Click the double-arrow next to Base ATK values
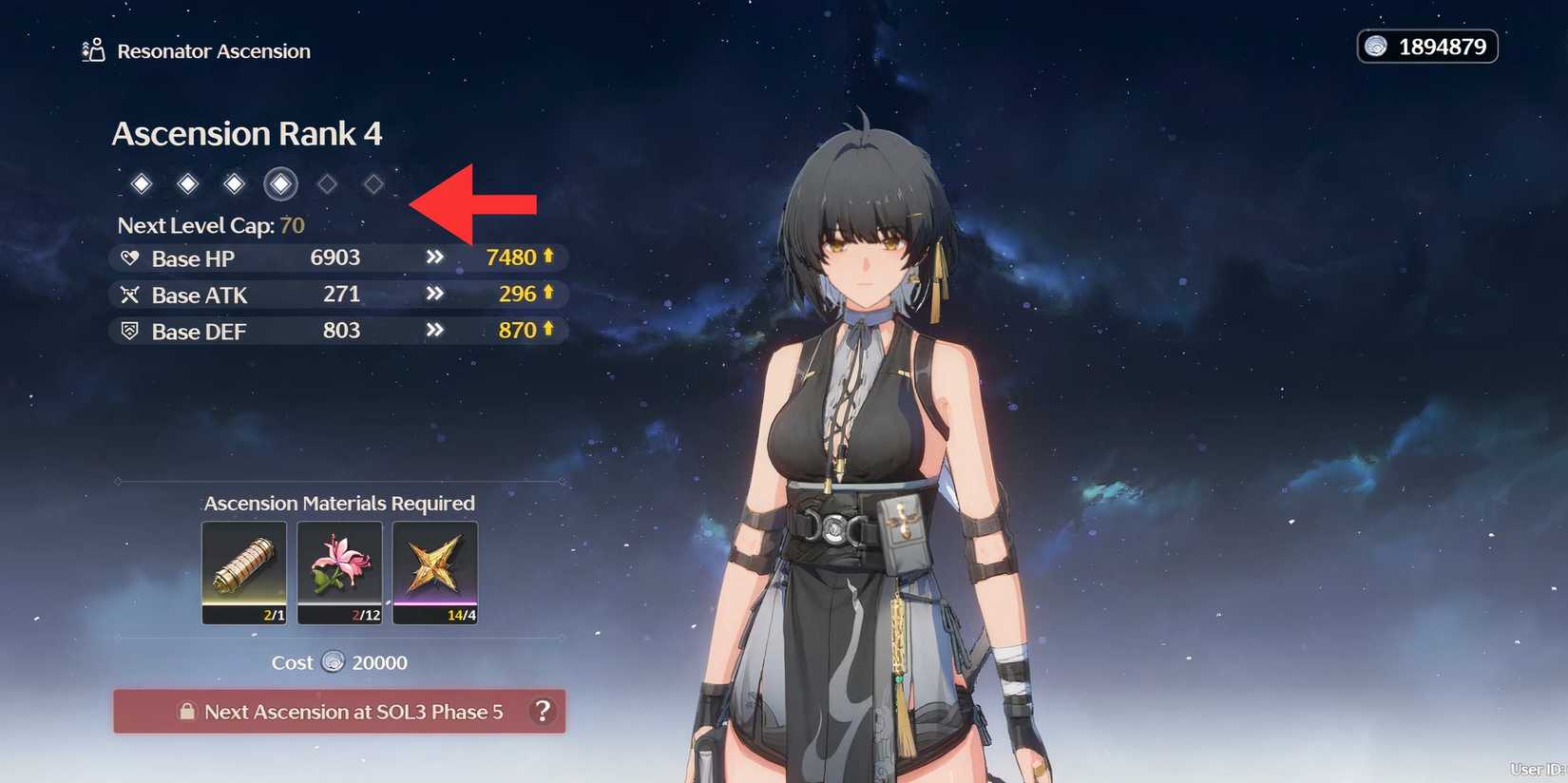Viewport: 1568px width, 783px height. tap(434, 294)
